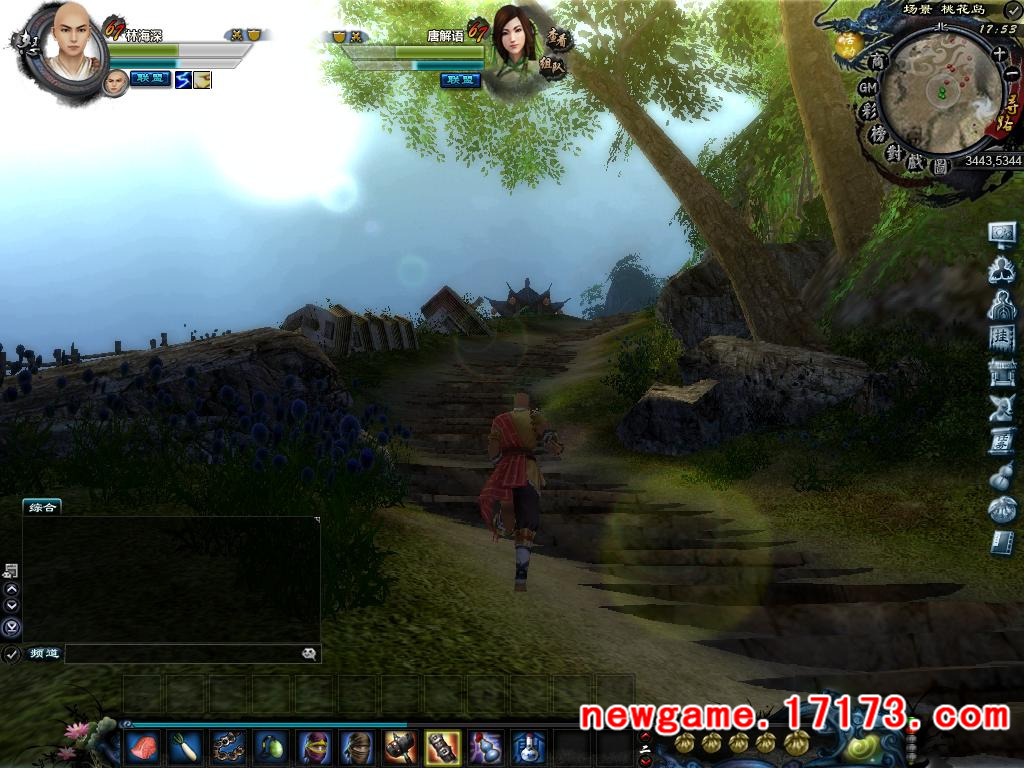Click the minimap zoom-out minus button
The image size is (1024, 768).
pos(1011,73)
